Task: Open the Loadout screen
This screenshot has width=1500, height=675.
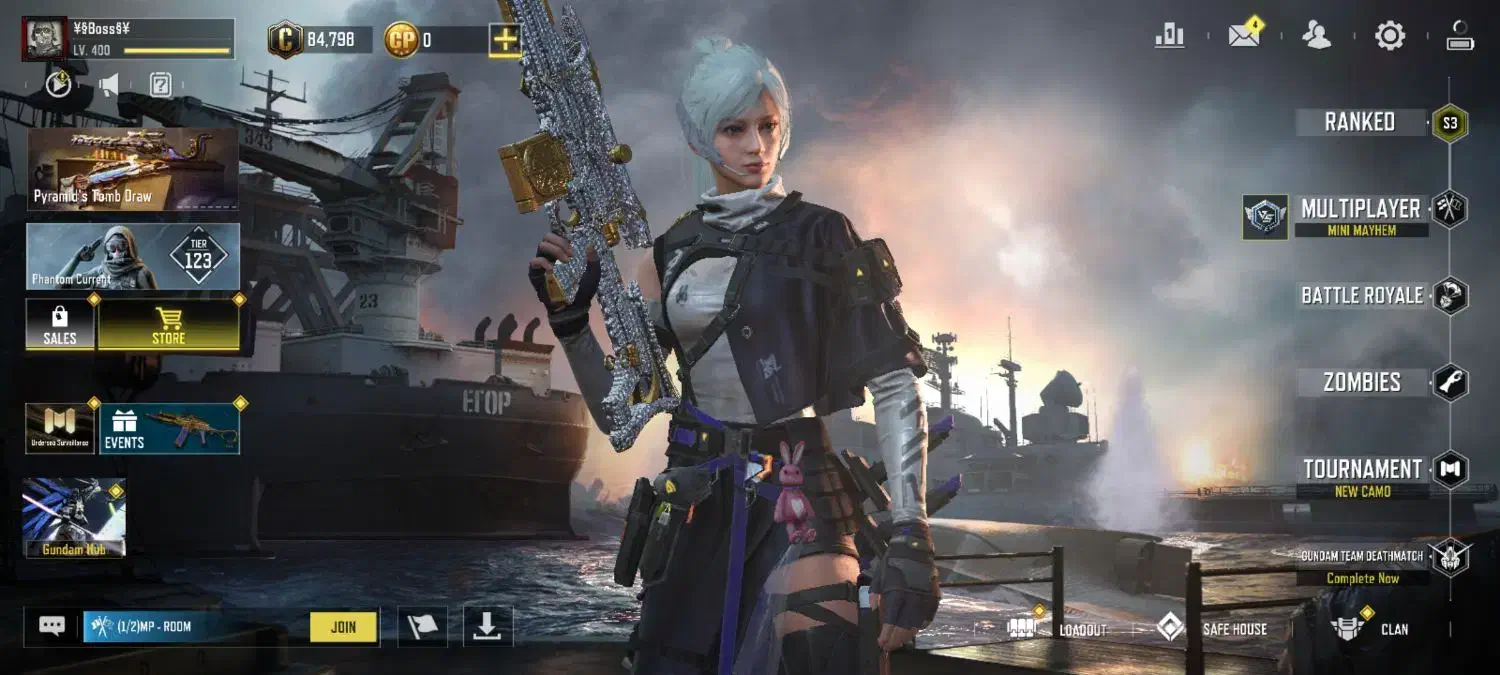Action: point(1058,628)
